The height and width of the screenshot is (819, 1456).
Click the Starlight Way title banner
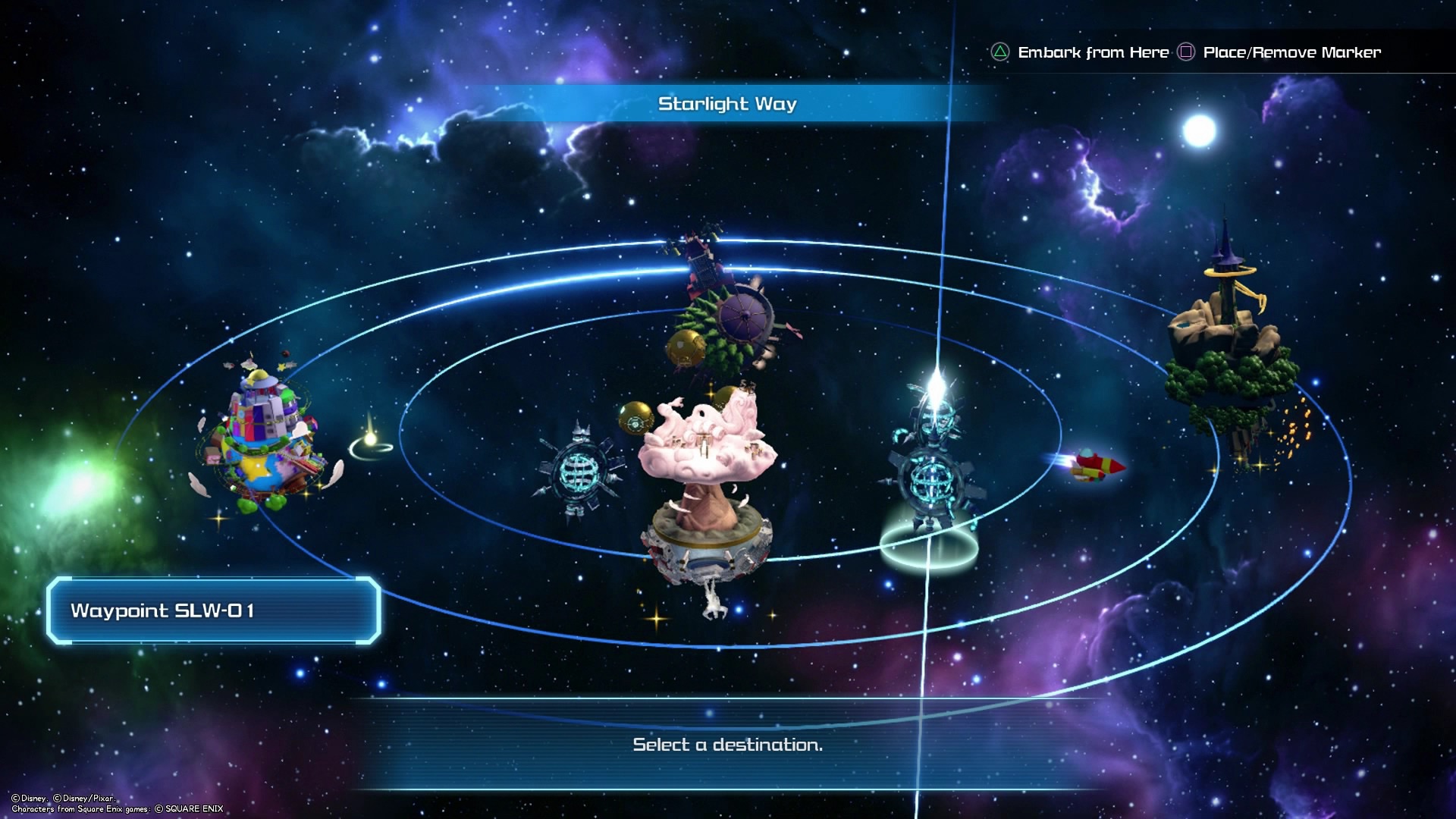[x=726, y=104]
